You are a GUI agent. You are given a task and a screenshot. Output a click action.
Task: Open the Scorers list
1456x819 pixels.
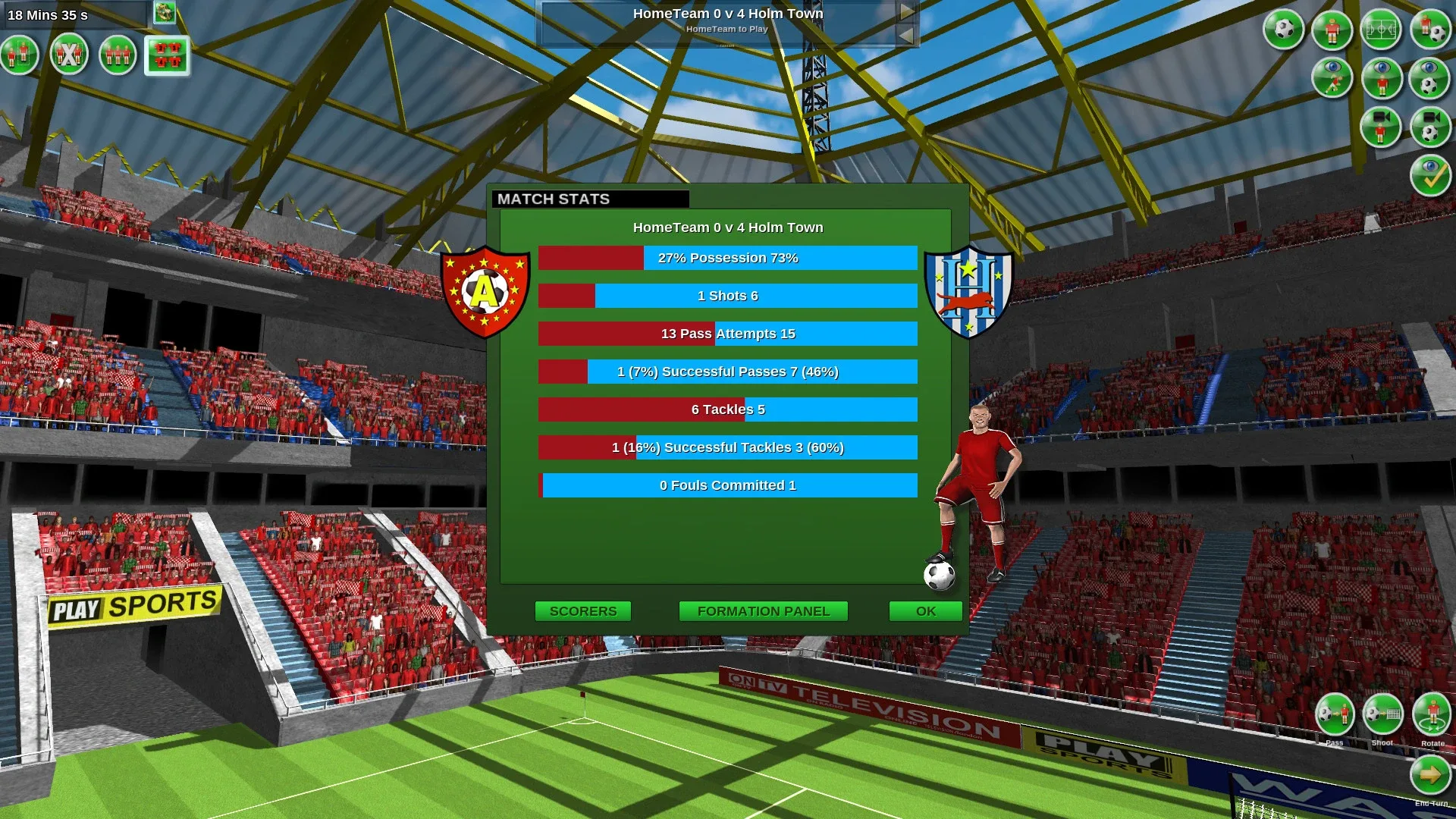pyautogui.click(x=582, y=611)
